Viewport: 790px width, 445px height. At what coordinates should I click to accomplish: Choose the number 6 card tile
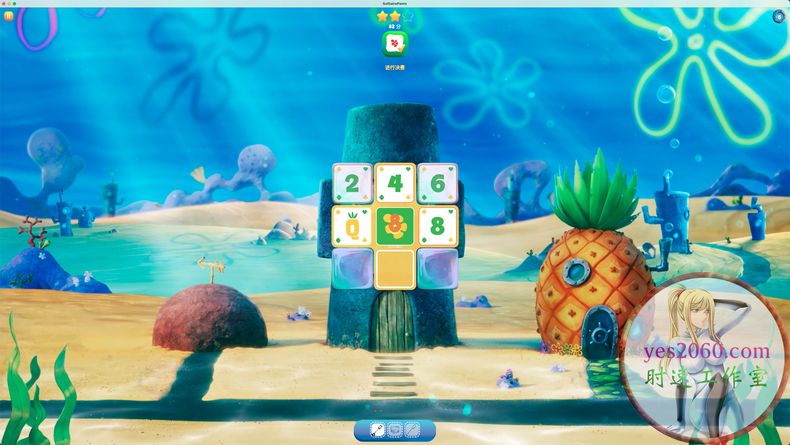coord(438,183)
